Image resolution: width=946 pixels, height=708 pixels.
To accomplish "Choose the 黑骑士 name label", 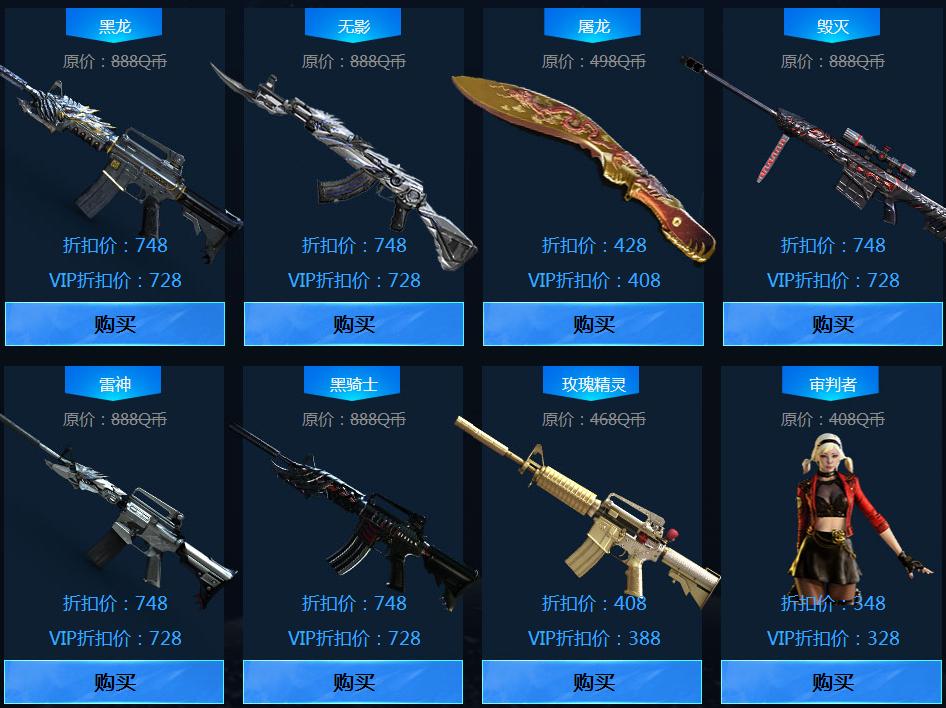I will [353, 384].
